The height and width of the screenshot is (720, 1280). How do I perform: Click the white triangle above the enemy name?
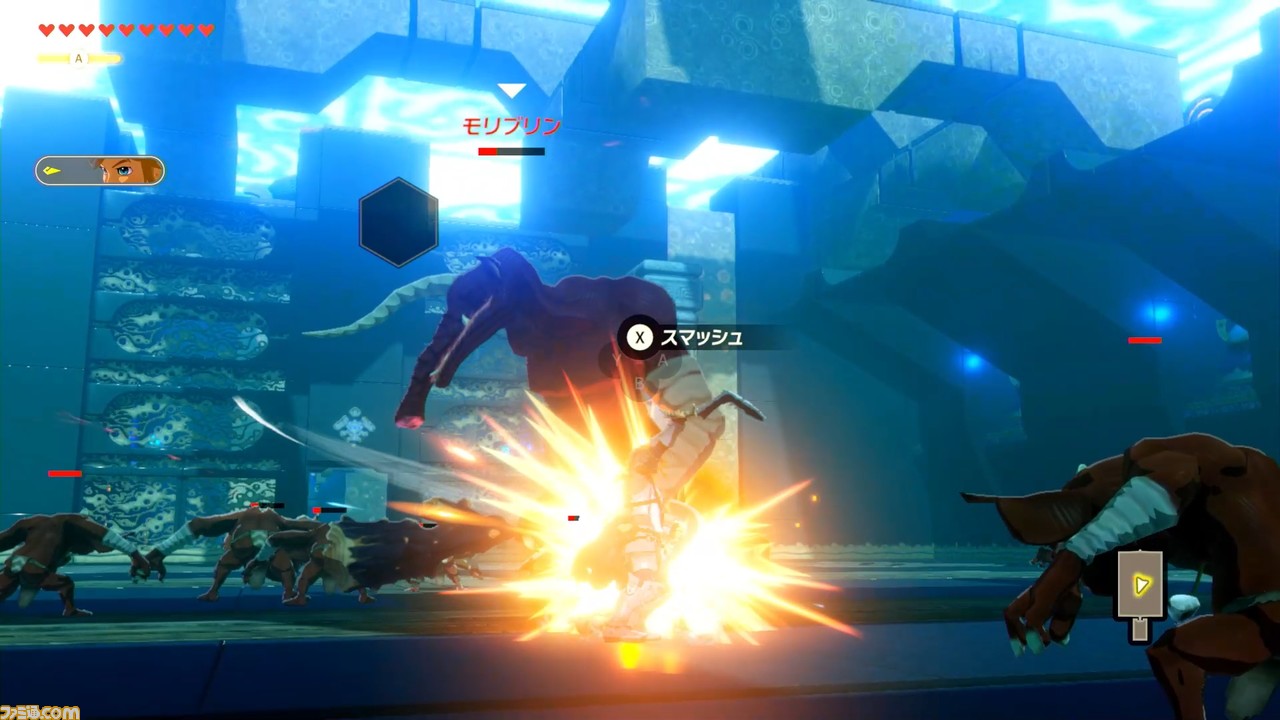[x=513, y=90]
